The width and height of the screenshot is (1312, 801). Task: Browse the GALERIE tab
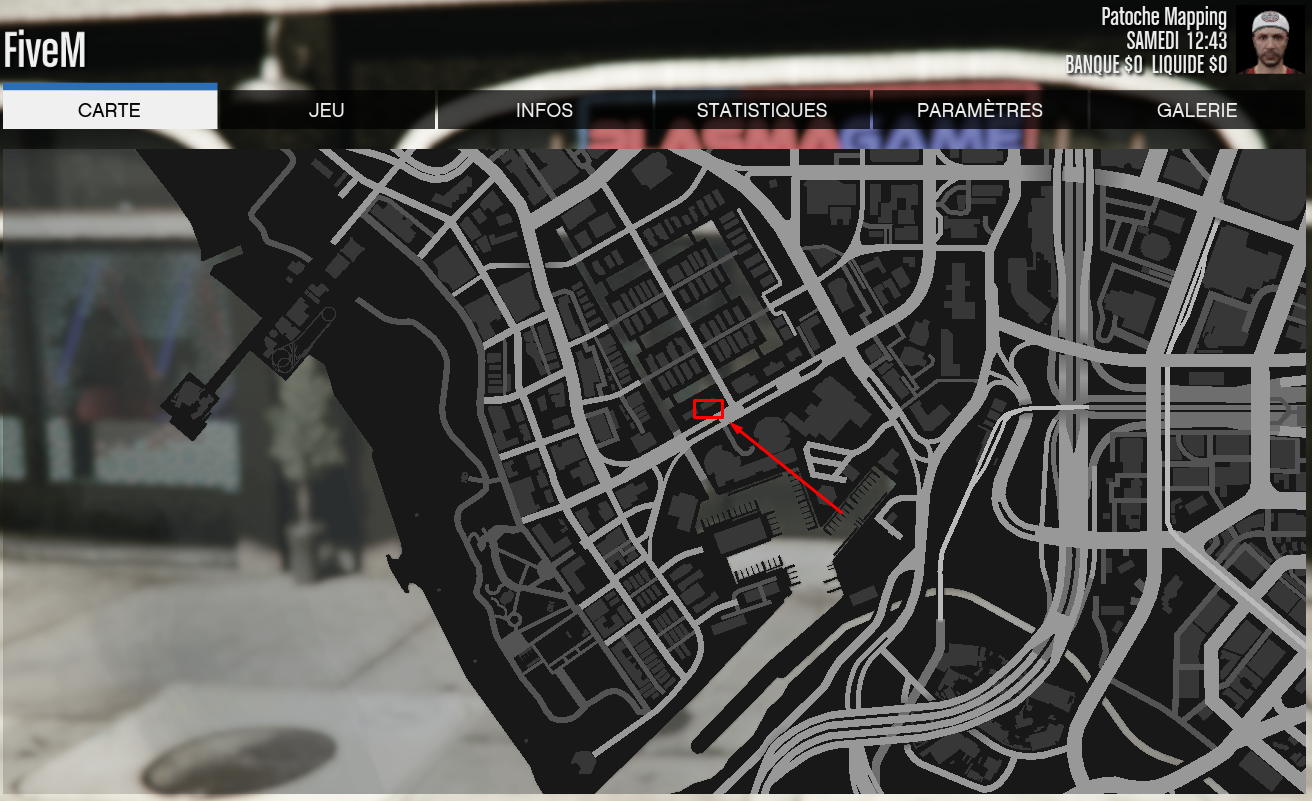point(1196,110)
